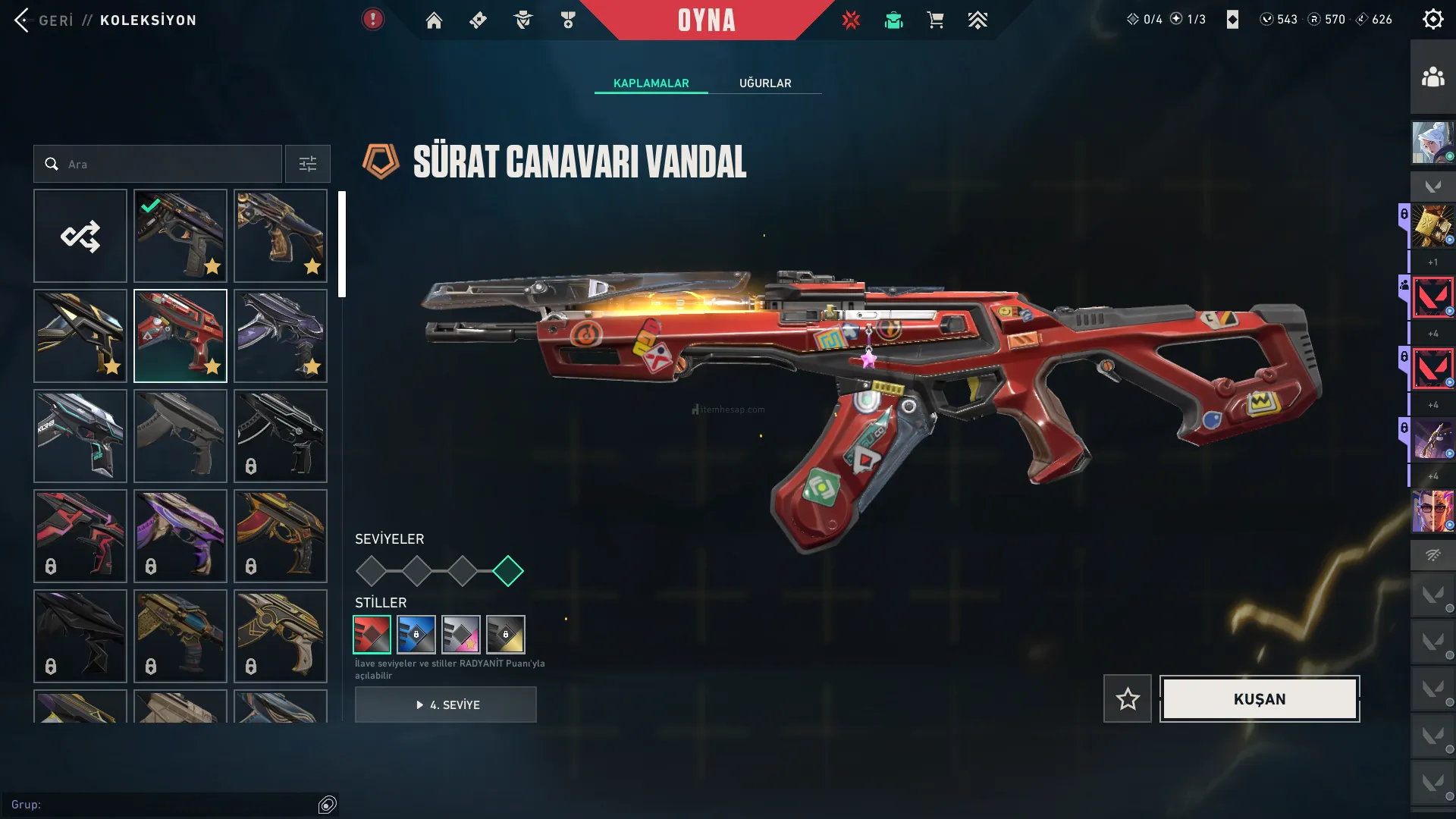Open the home icon in top bar
Screen dimensions: 1456x819
(x=434, y=20)
